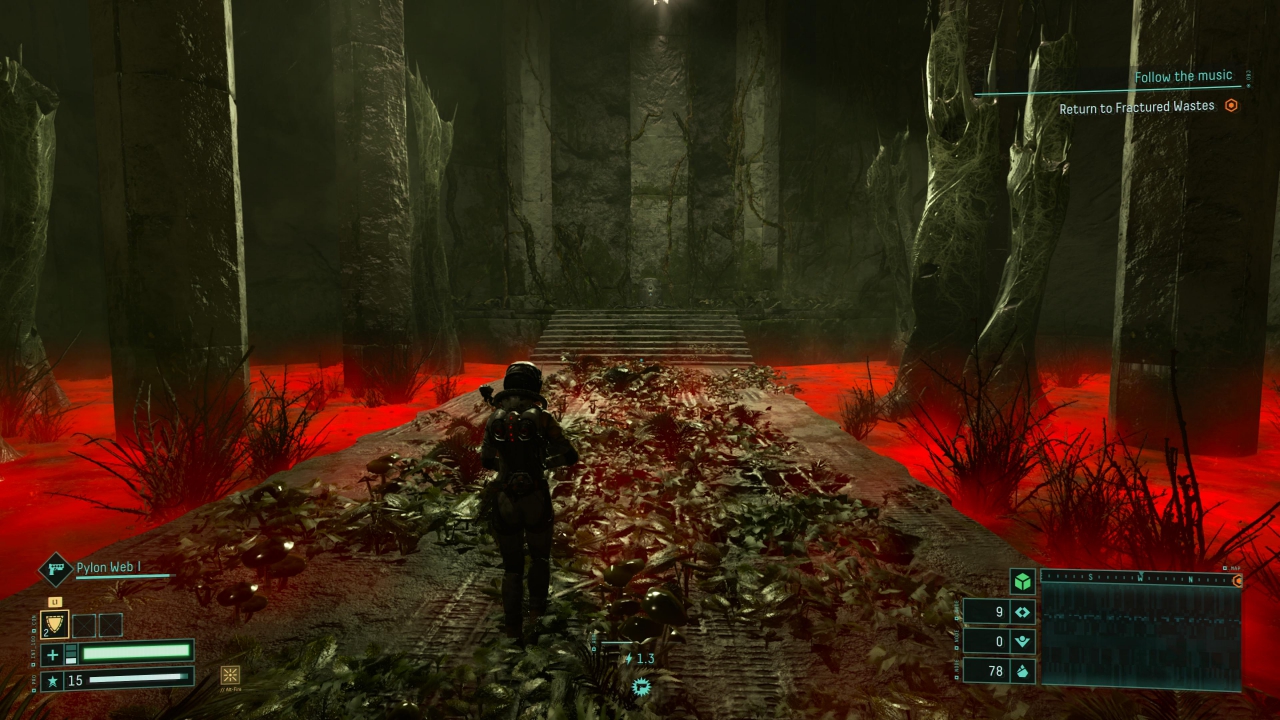Open the Follow the music objective

(1183, 77)
